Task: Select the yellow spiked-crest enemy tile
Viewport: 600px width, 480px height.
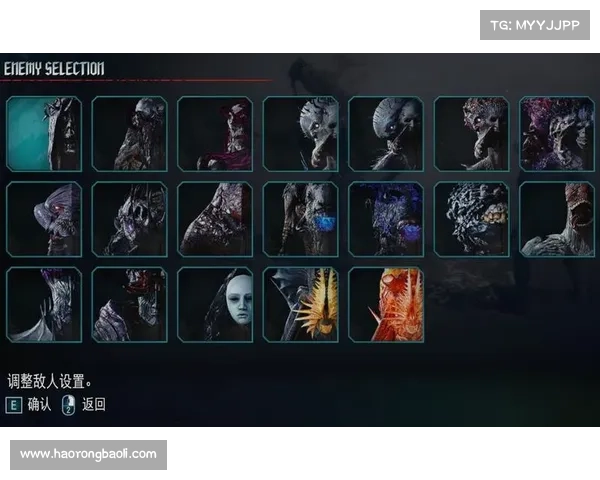Action: (x=300, y=304)
